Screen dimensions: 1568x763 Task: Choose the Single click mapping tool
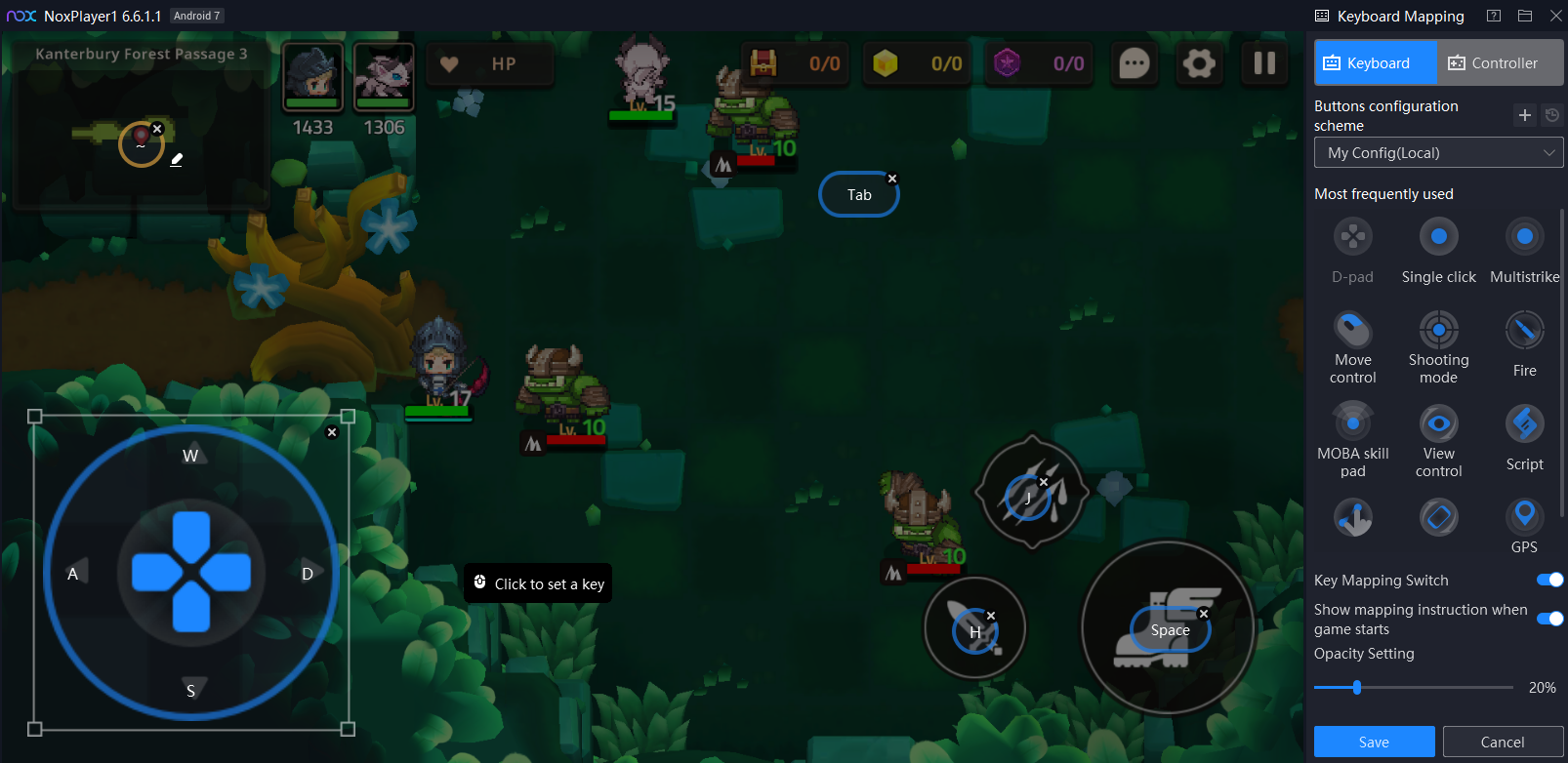tap(1438, 237)
